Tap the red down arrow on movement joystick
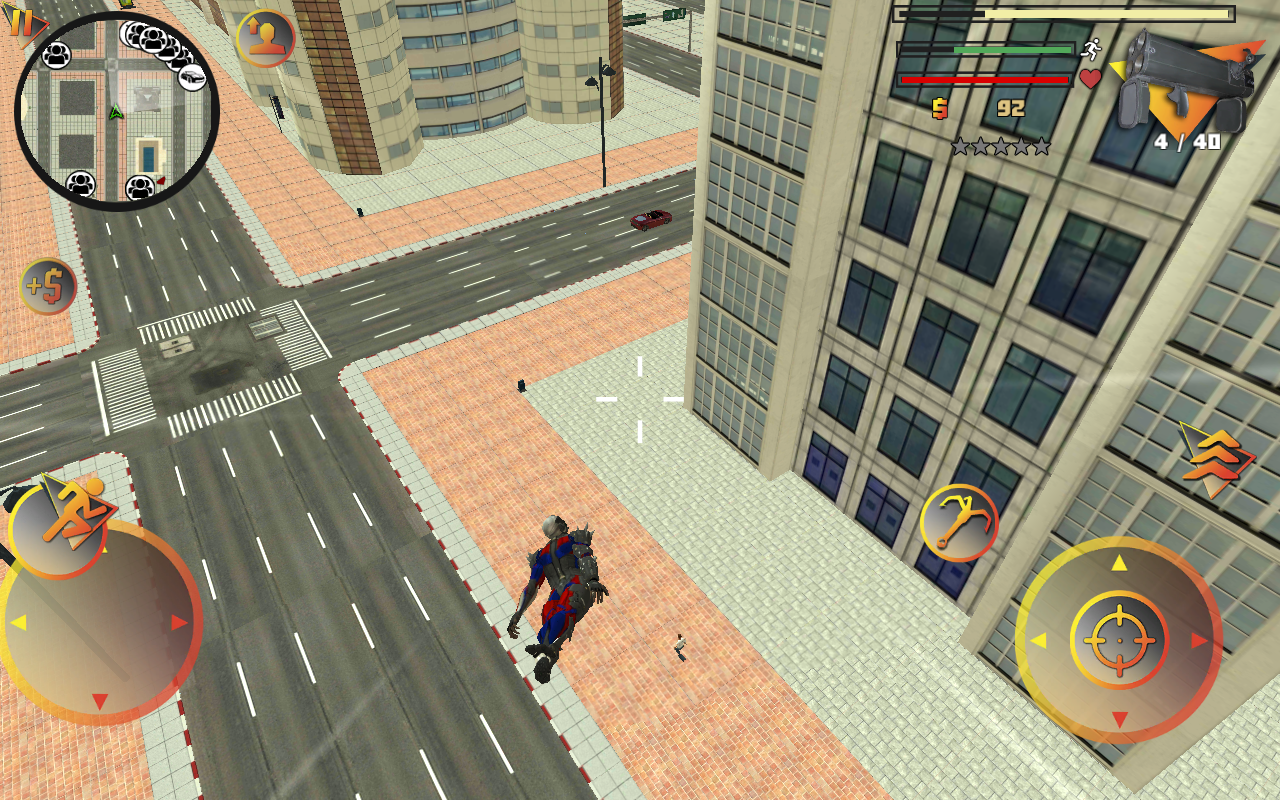Screen dimensions: 1280x800 (102, 700)
